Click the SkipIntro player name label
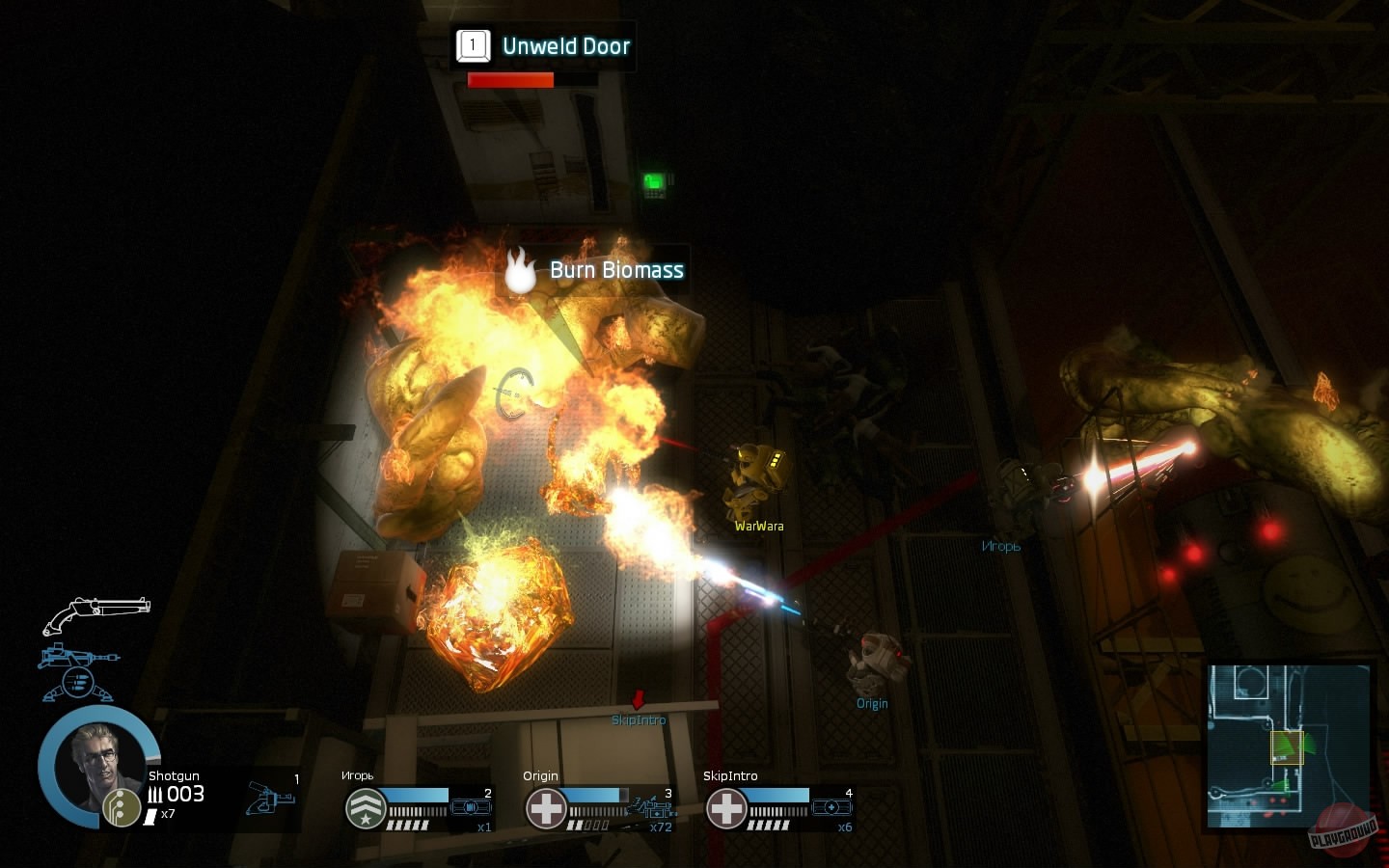The height and width of the screenshot is (868, 1389). pos(640,719)
